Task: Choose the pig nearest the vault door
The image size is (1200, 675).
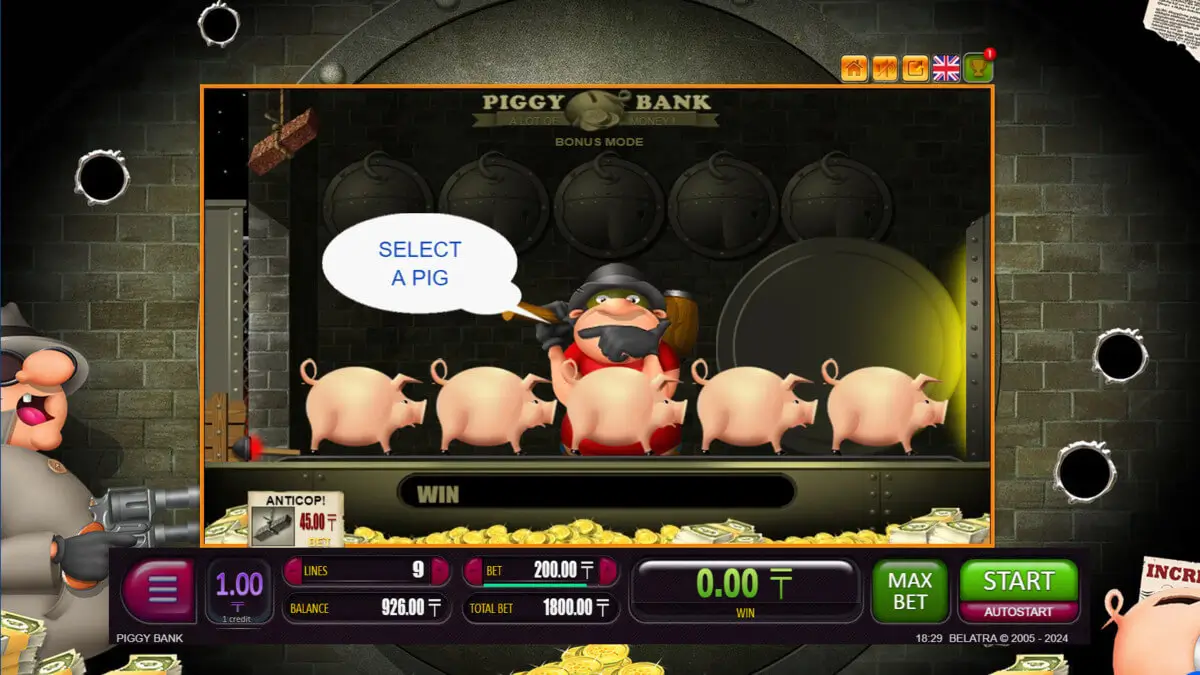Action: 880,405
